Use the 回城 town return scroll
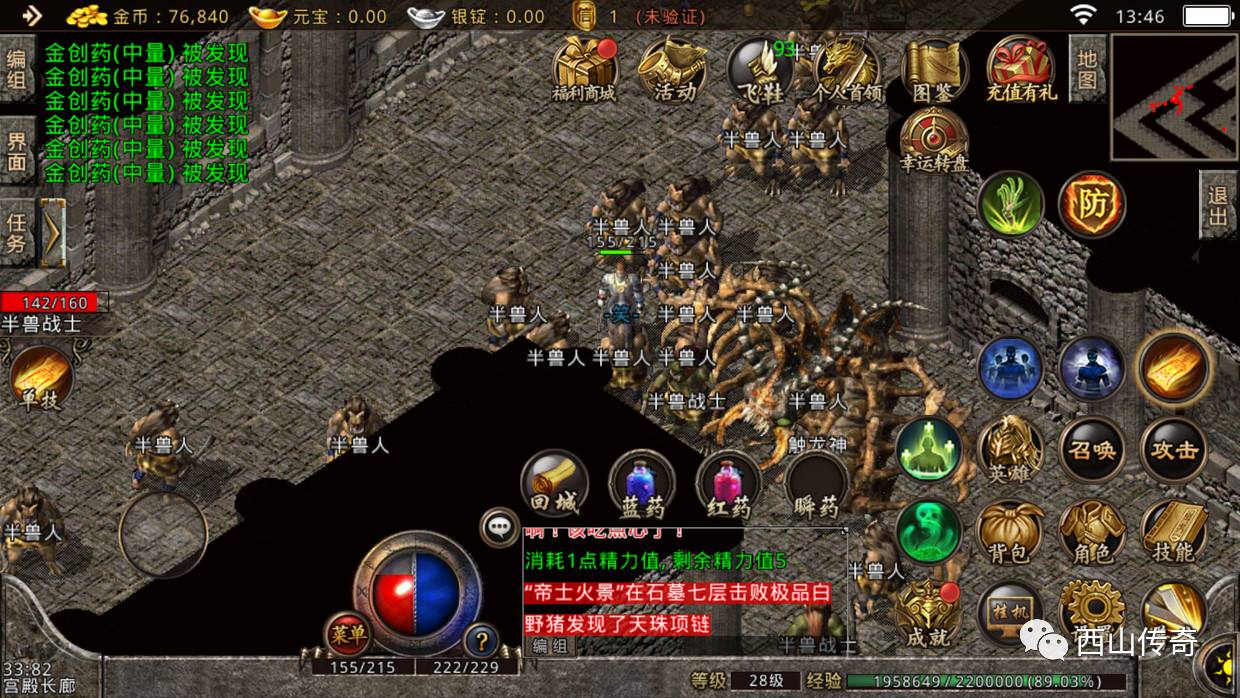Image resolution: width=1240 pixels, height=698 pixels. pos(554,485)
